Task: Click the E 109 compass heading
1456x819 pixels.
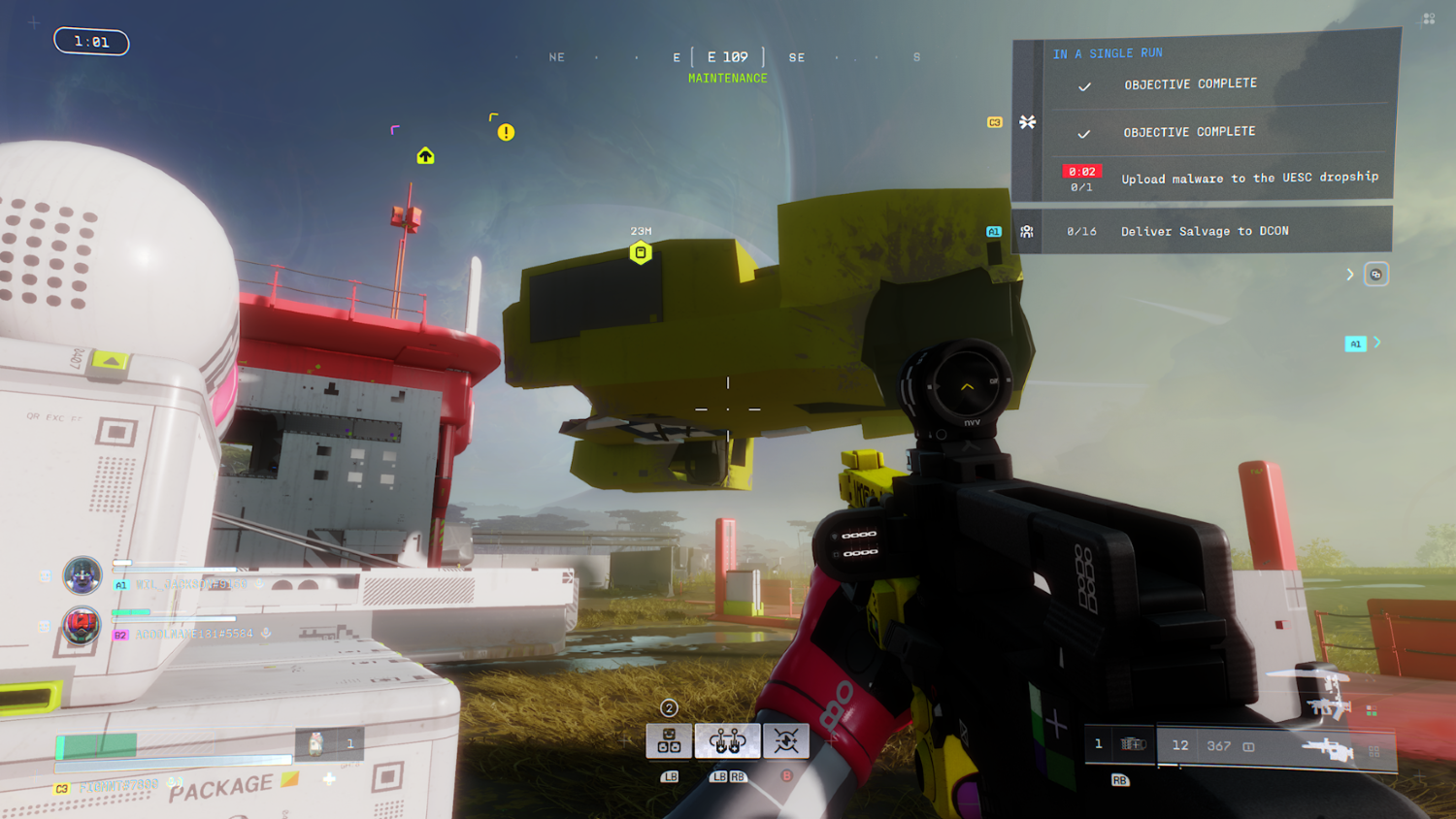Action: pos(727,57)
